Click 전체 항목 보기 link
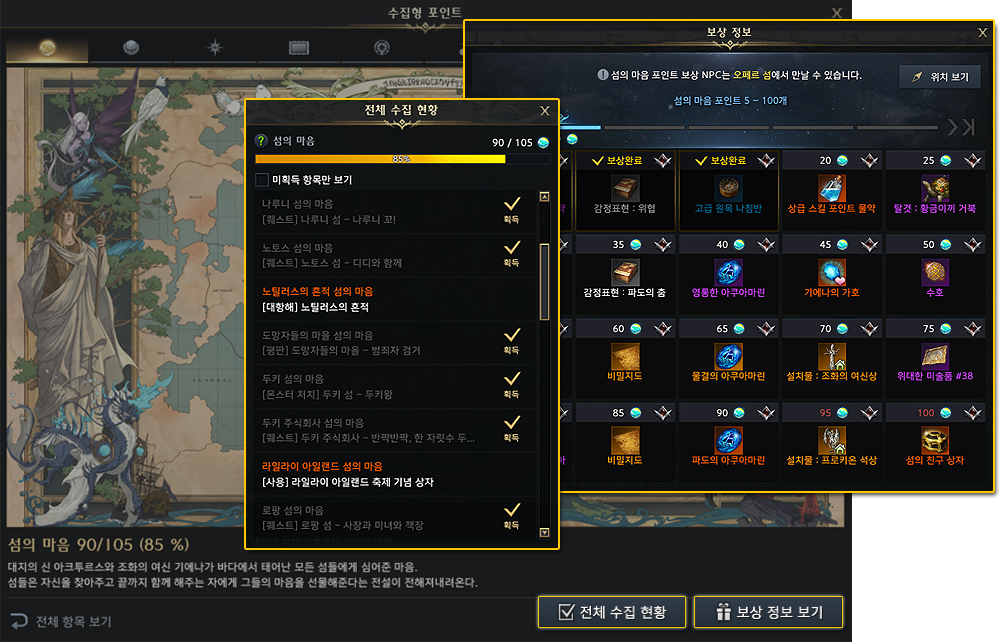 (62, 621)
